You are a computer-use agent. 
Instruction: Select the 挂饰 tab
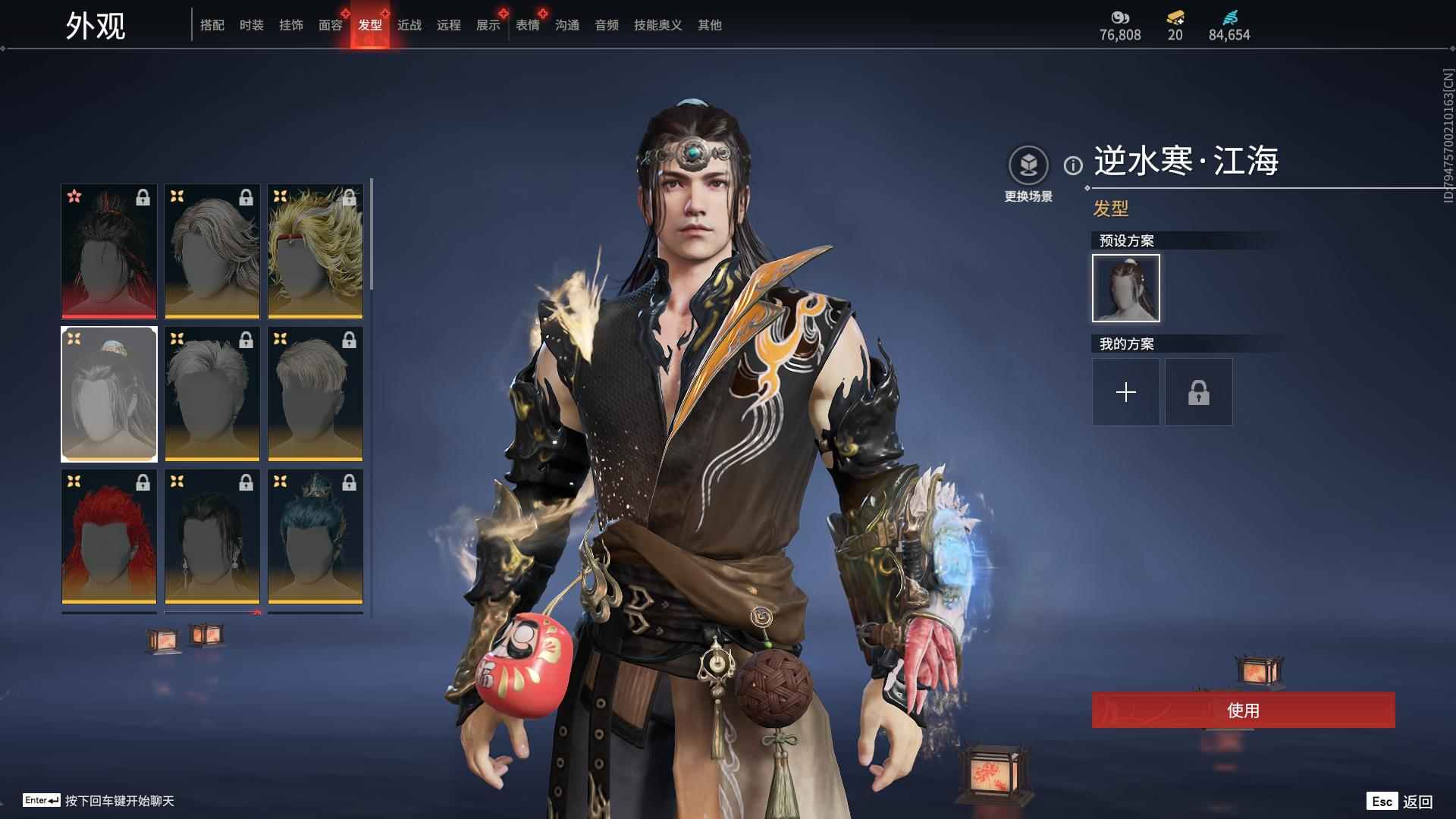290,25
